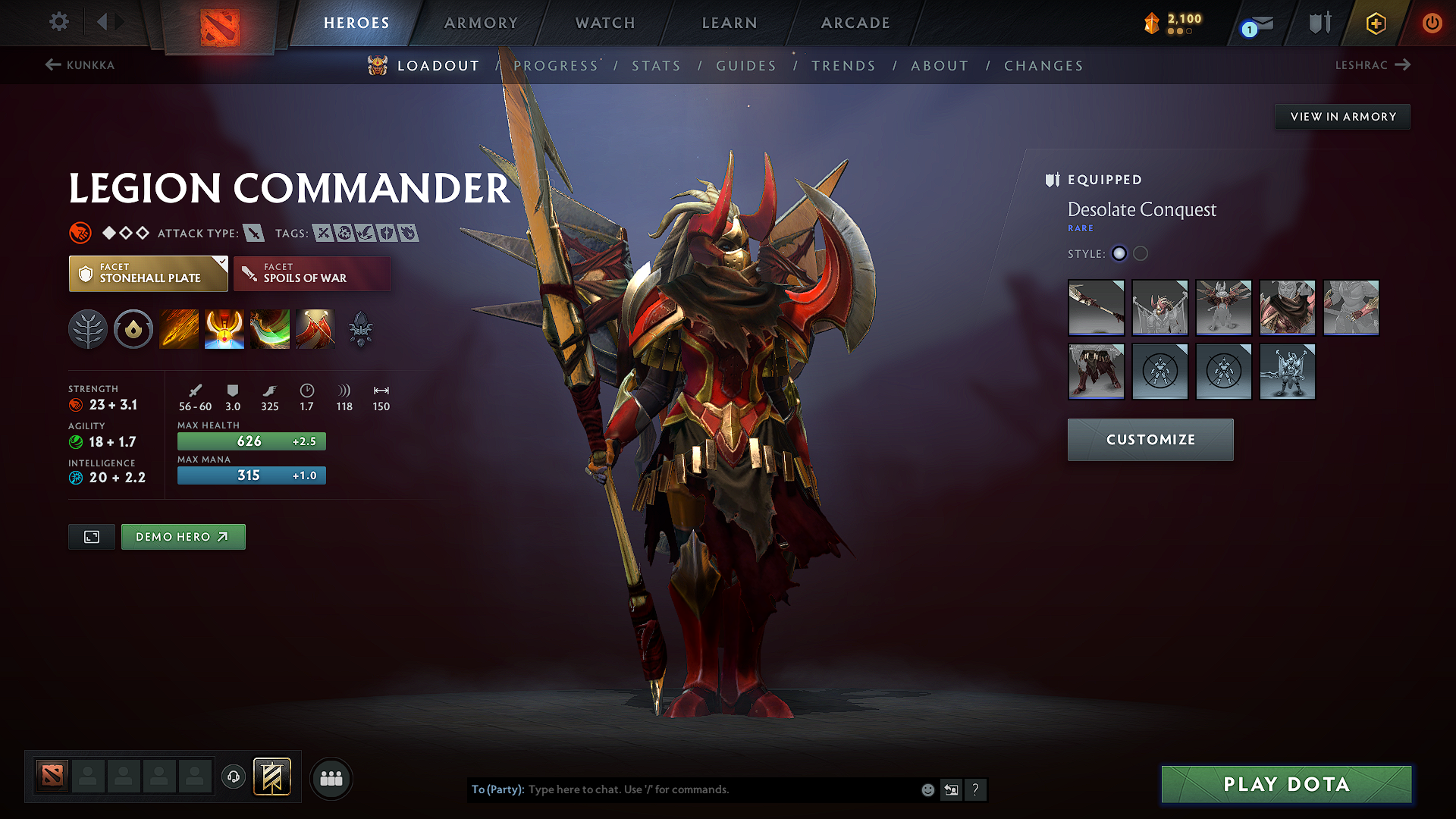Open the battle pass banner next to party slots
1456x819 pixels.
point(276,777)
